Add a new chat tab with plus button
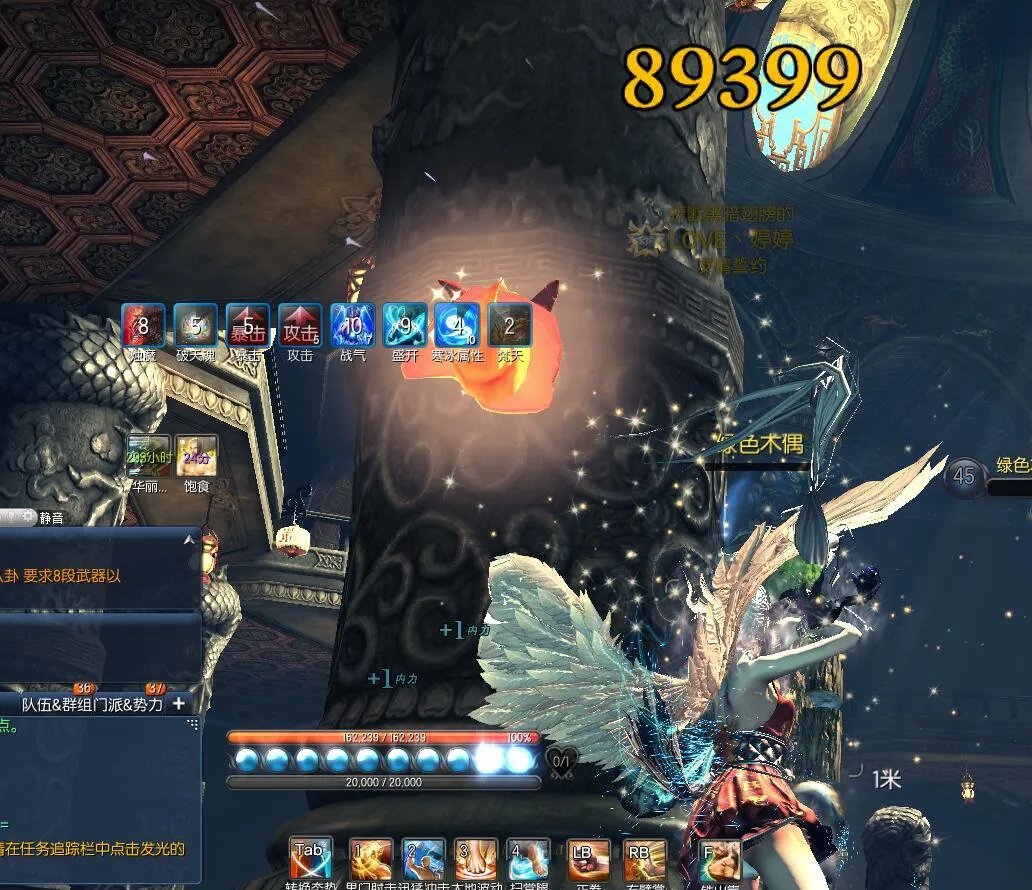The height and width of the screenshot is (890, 1032). [178, 704]
